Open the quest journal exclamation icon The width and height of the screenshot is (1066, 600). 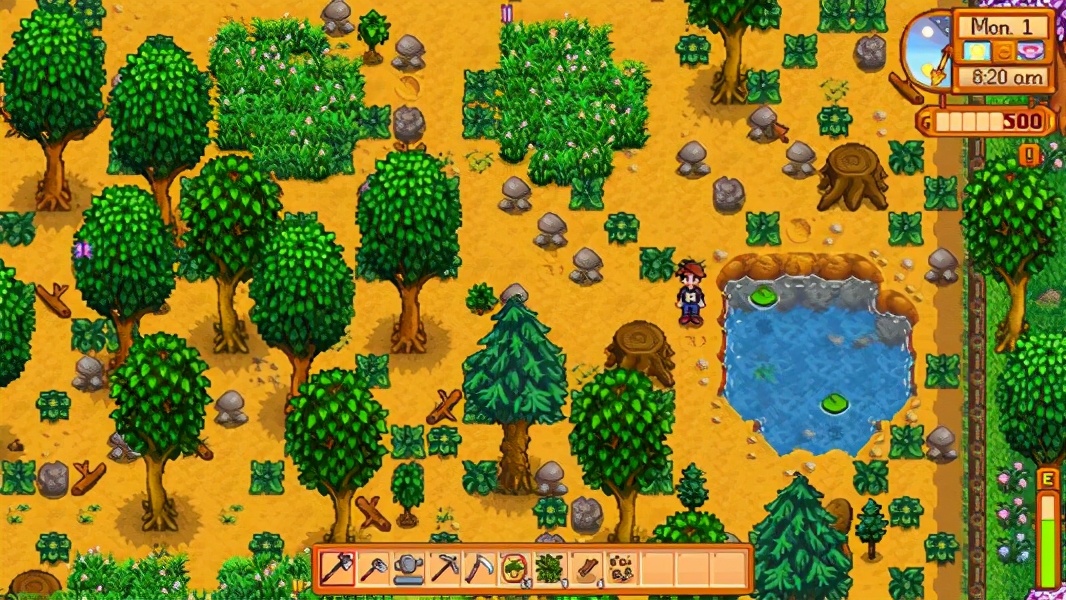click(x=1030, y=155)
